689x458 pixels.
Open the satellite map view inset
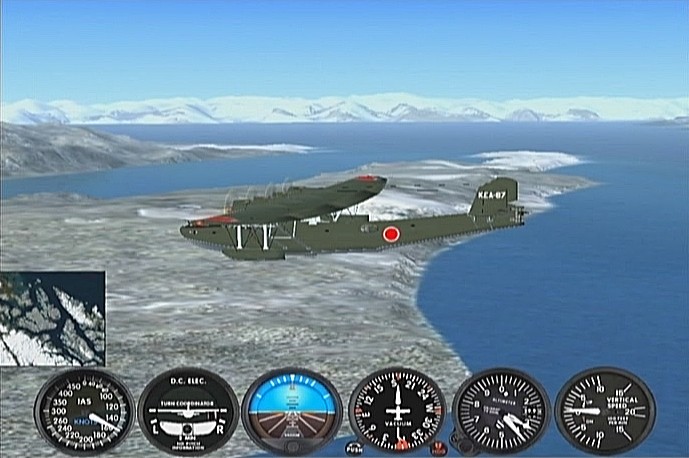pos(52,318)
